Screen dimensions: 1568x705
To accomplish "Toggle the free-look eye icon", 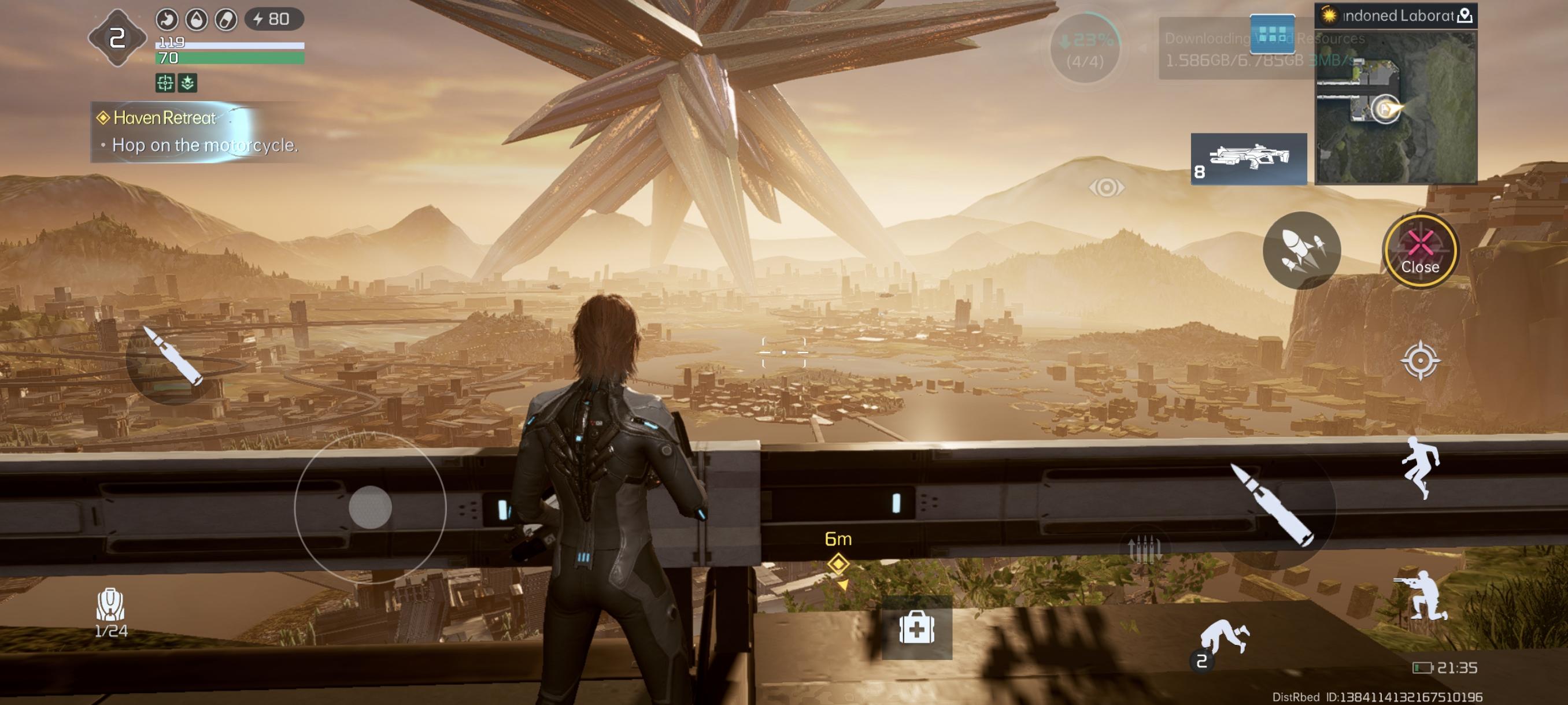I will point(1106,187).
